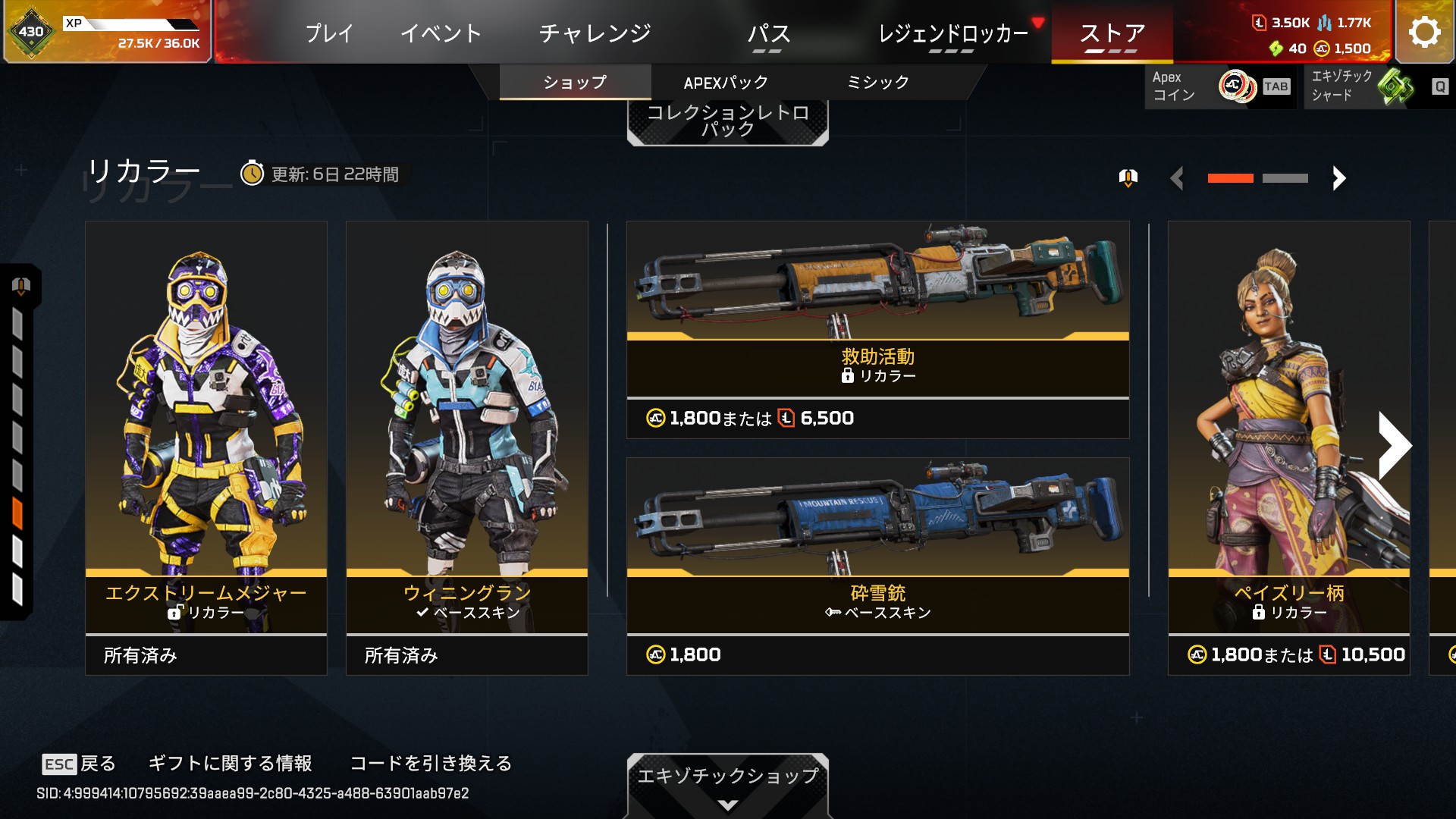This screenshot has width=1456, height=819.
Task: Open the ストア tab
Action: pyautogui.click(x=1112, y=33)
